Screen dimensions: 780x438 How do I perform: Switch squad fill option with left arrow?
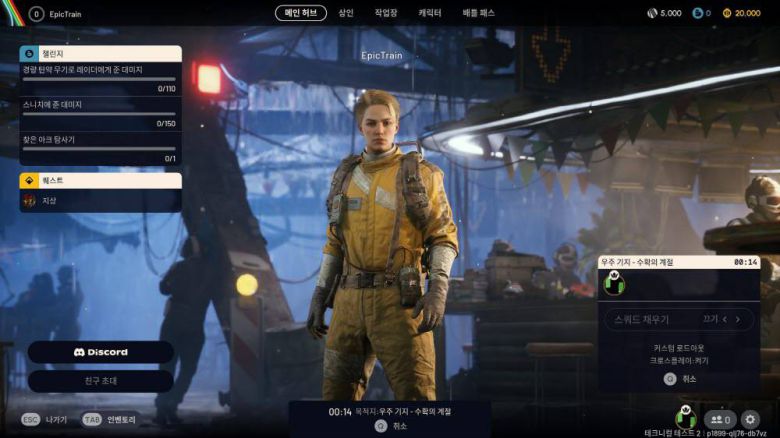[x=726, y=319]
